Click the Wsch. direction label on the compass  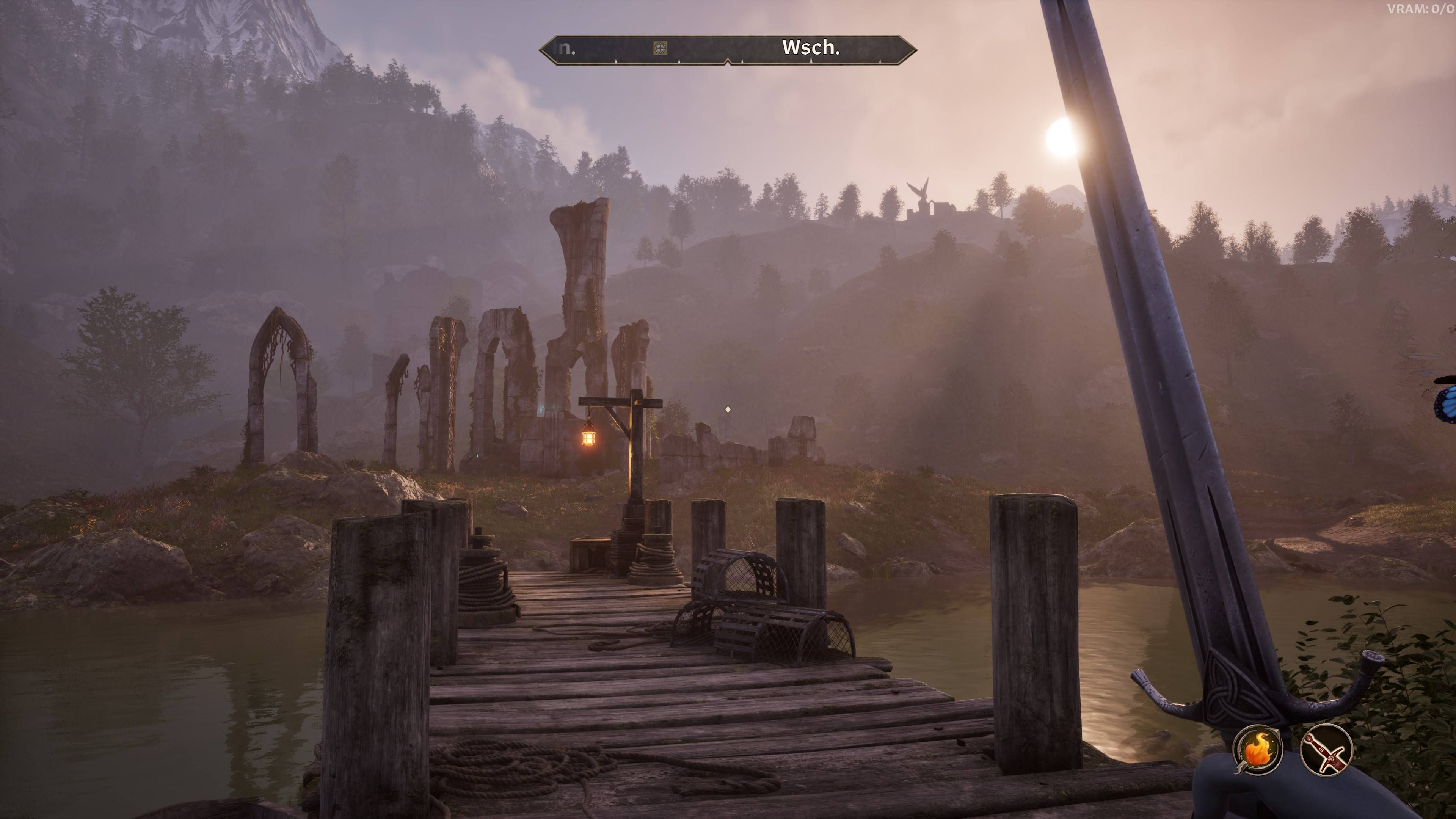click(811, 48)
